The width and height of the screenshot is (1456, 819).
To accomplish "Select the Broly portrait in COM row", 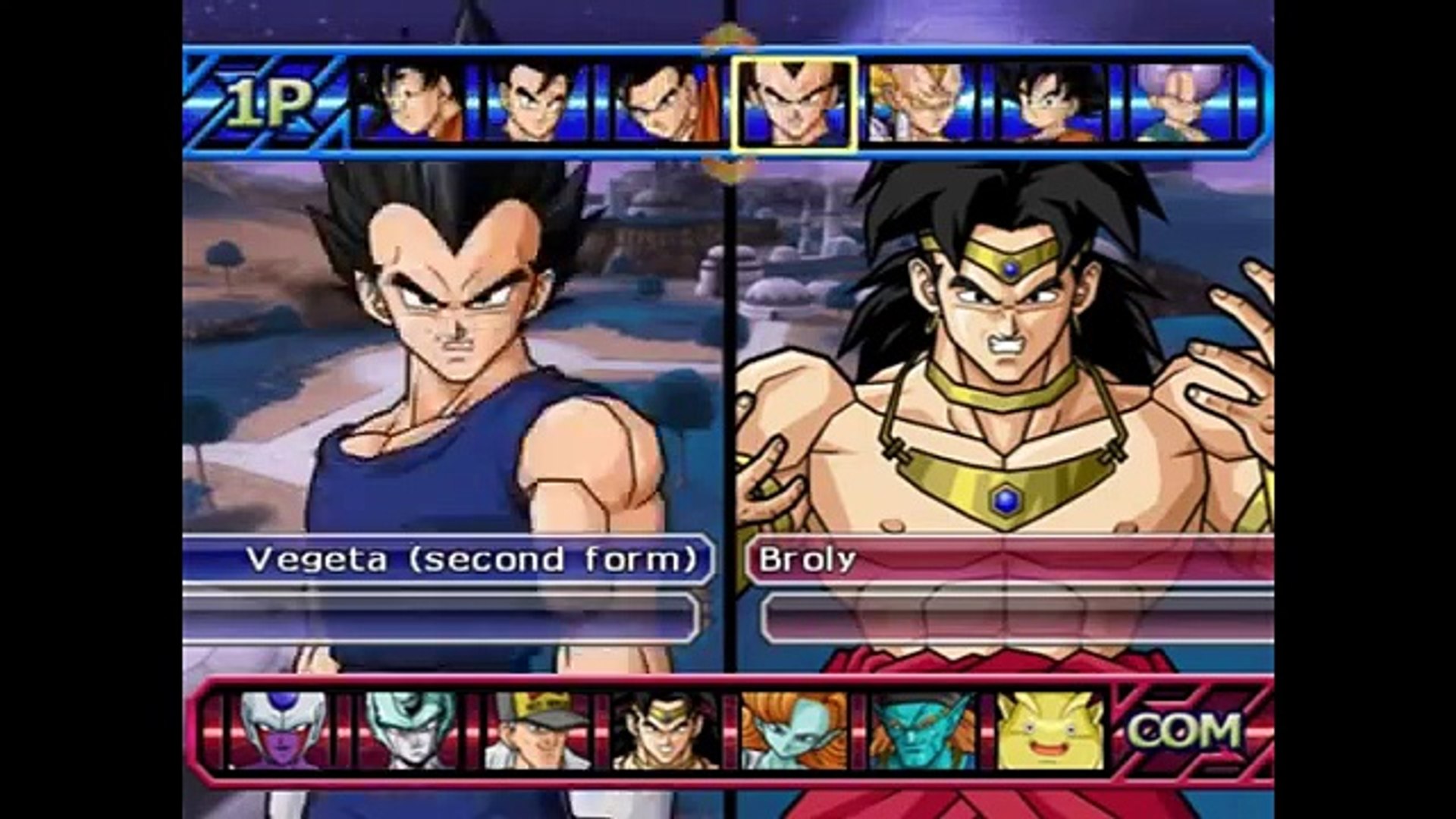I will tap(658, 731).
